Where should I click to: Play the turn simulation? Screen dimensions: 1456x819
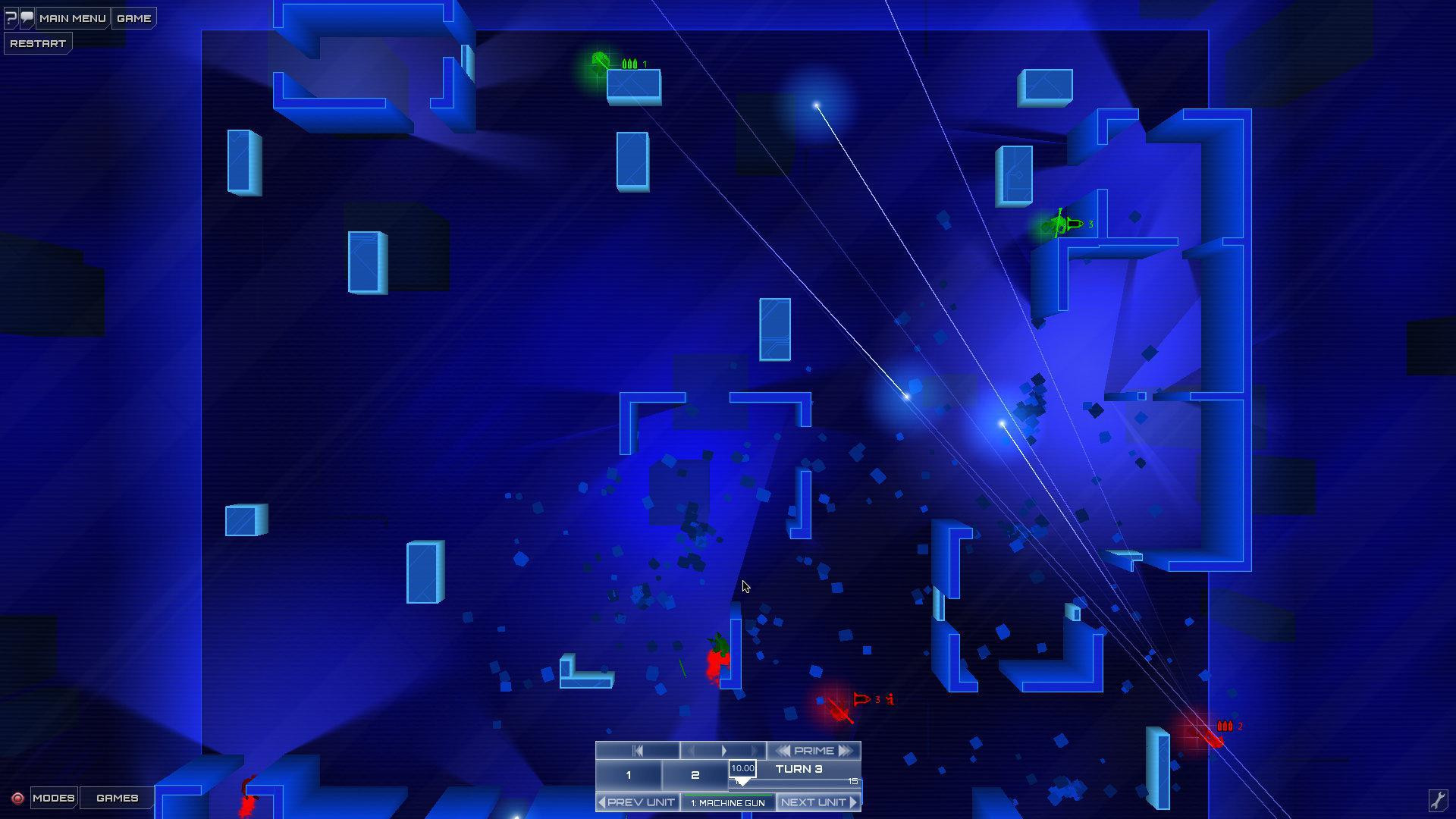coord(724,751)
